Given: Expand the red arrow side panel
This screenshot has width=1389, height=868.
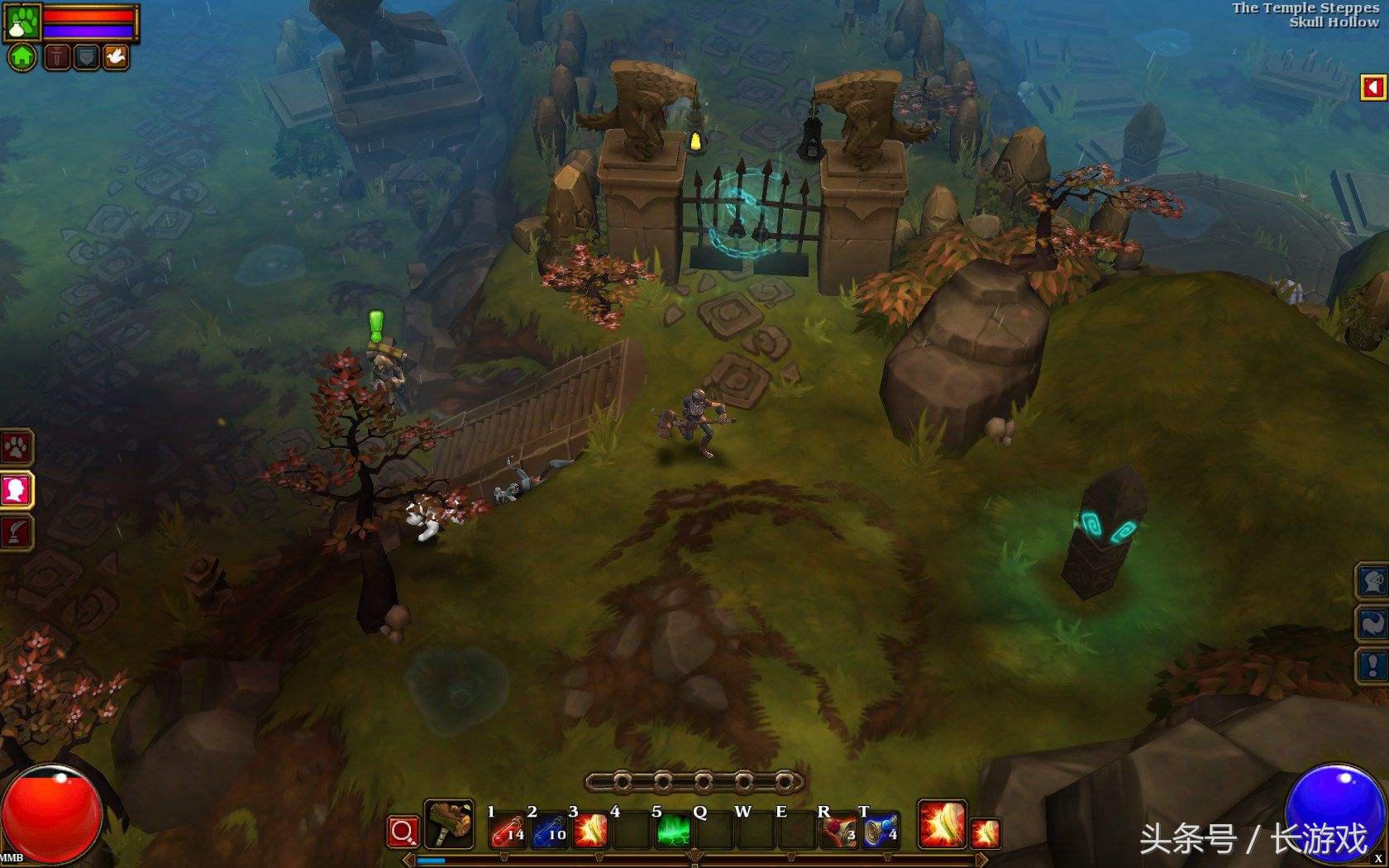Looking at the screenshot, I should click(x=1373, y=88).
